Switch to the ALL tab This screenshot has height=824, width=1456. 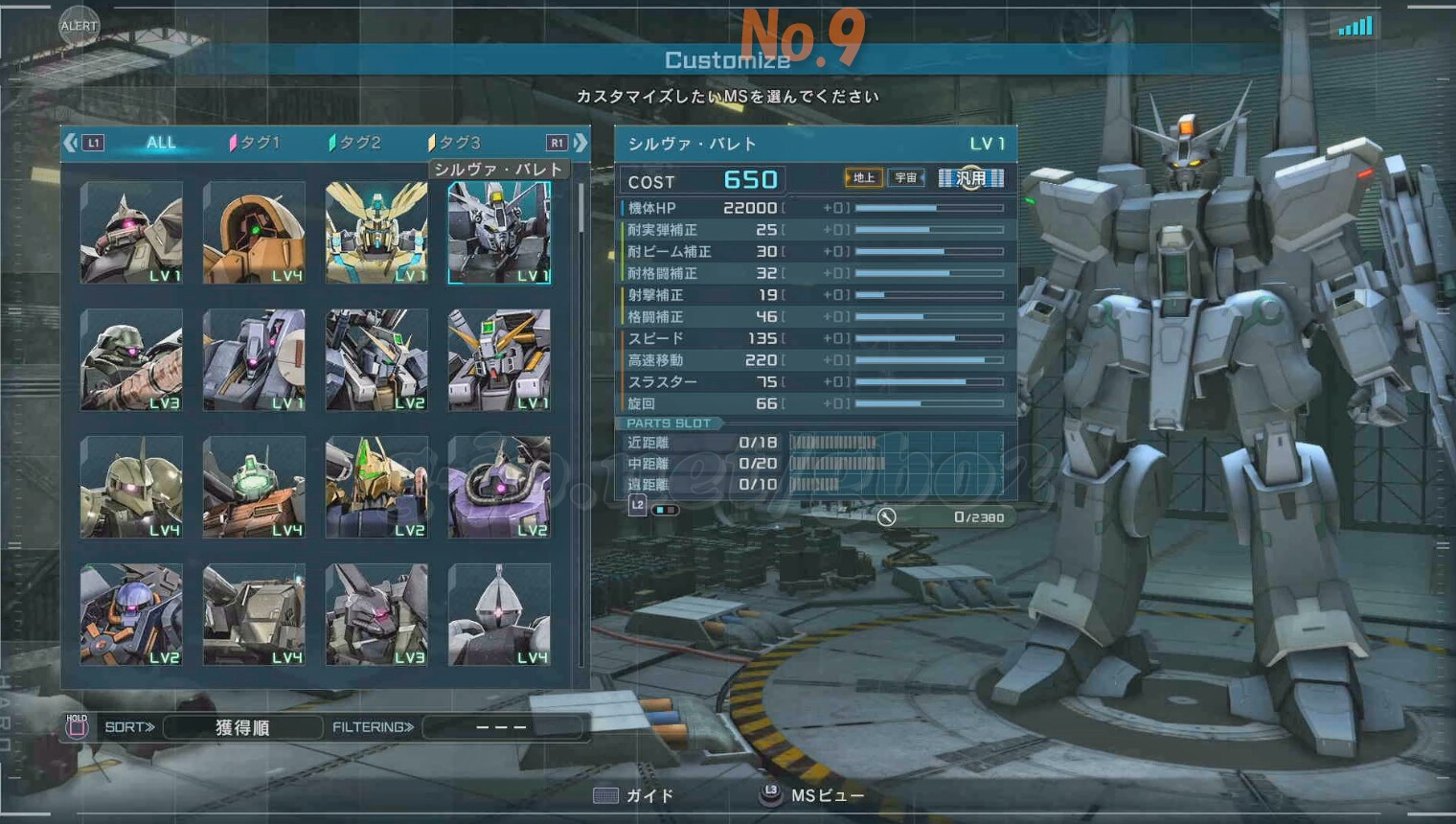coord(161,143)
